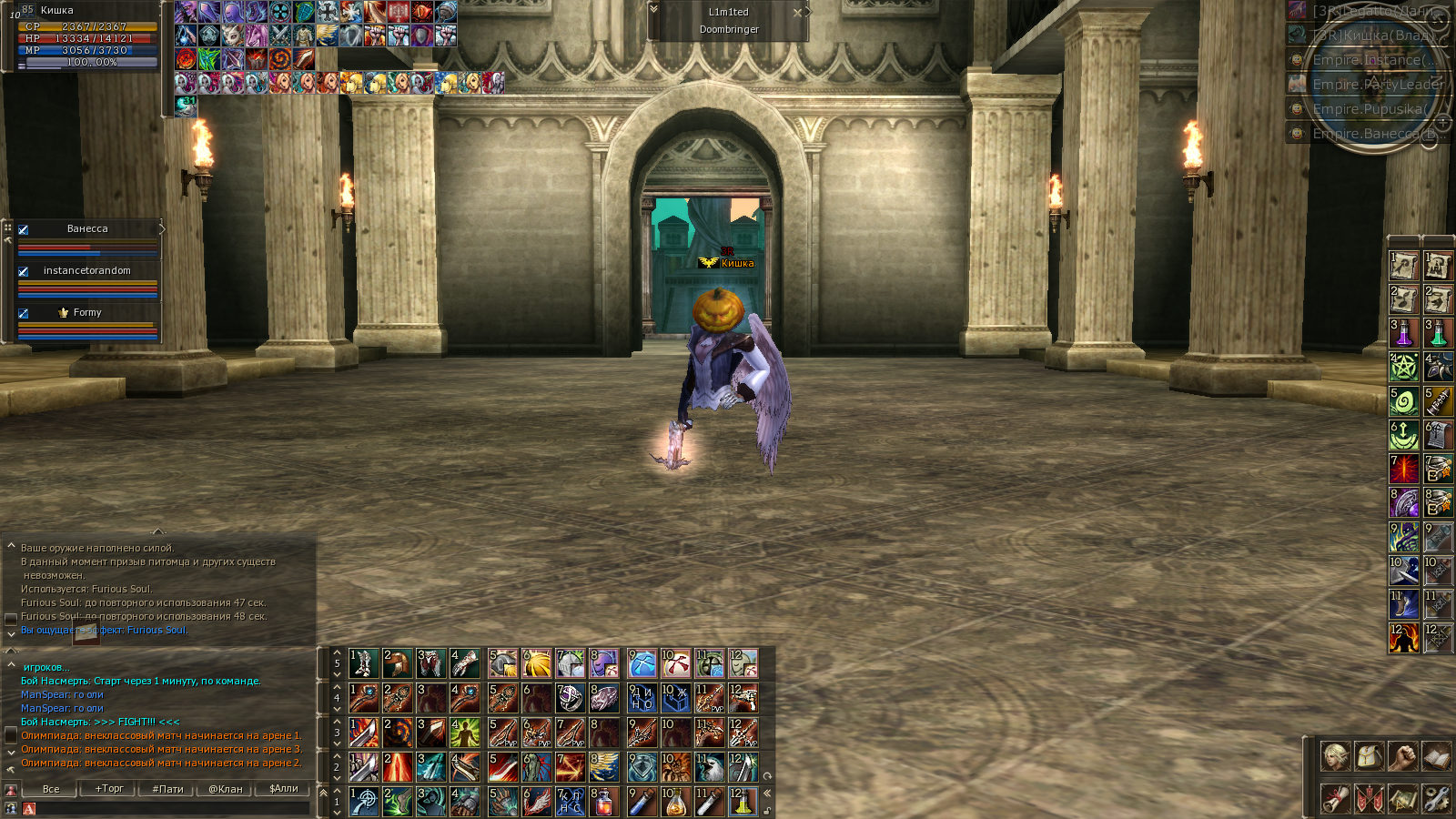
Task: Open the character status menu button
Action: [1335, 756]
